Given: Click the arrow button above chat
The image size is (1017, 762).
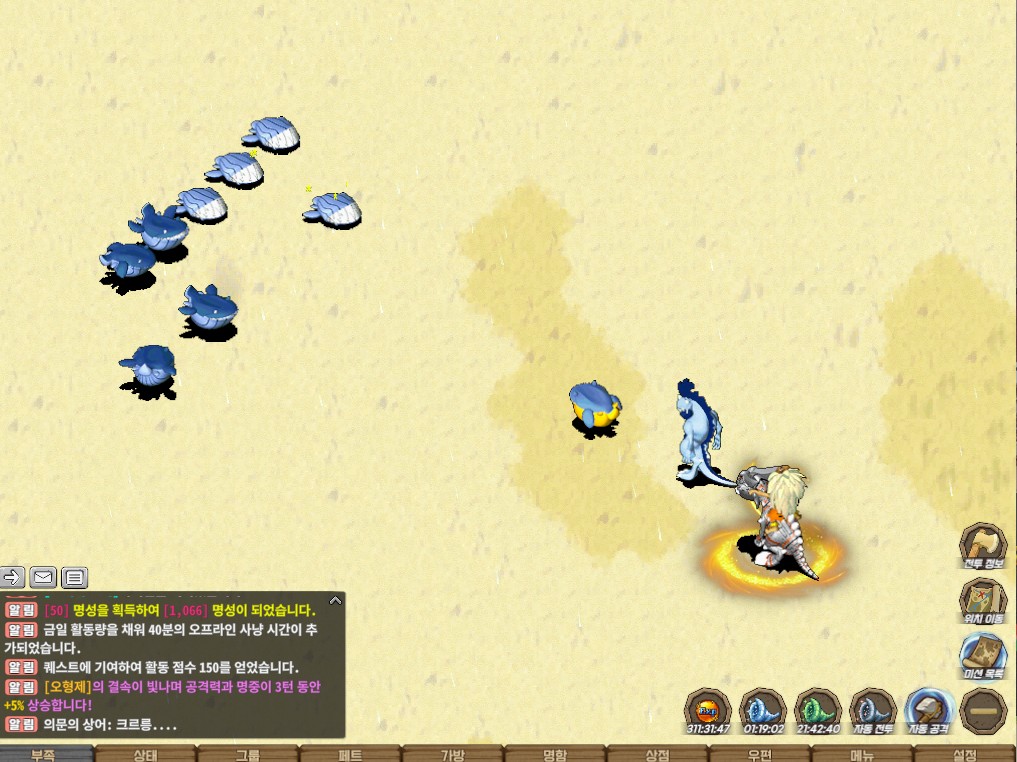Looking at the screenshot, I should tap(12, 577).
